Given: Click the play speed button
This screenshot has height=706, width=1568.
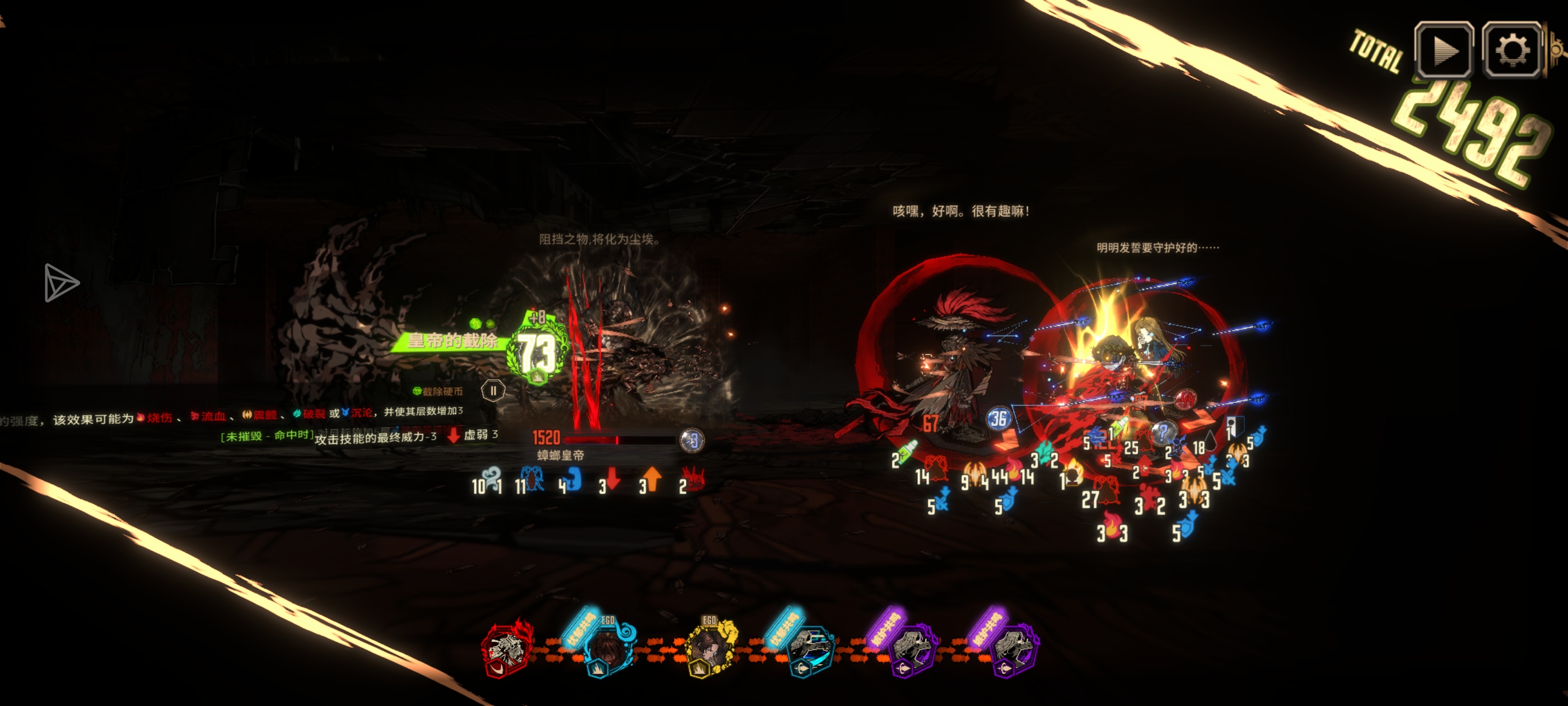Looking at the screenshot, I should click(x=1443, y=50).
